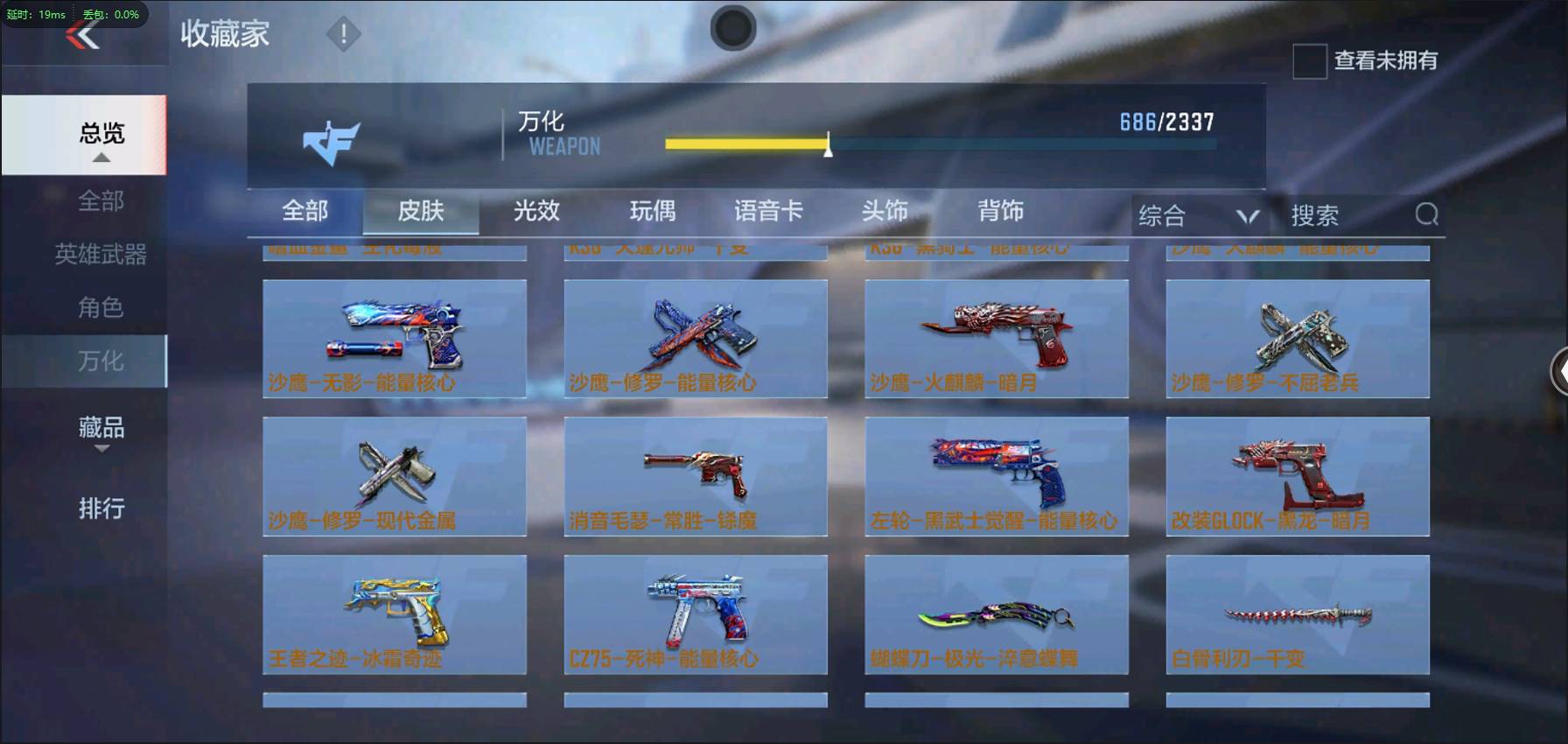This screenshot has height=744, width=1568.
Task: Toggle the 查看未拥有 checkbox
Action: pyautogui.click(x=1310, y=61)
